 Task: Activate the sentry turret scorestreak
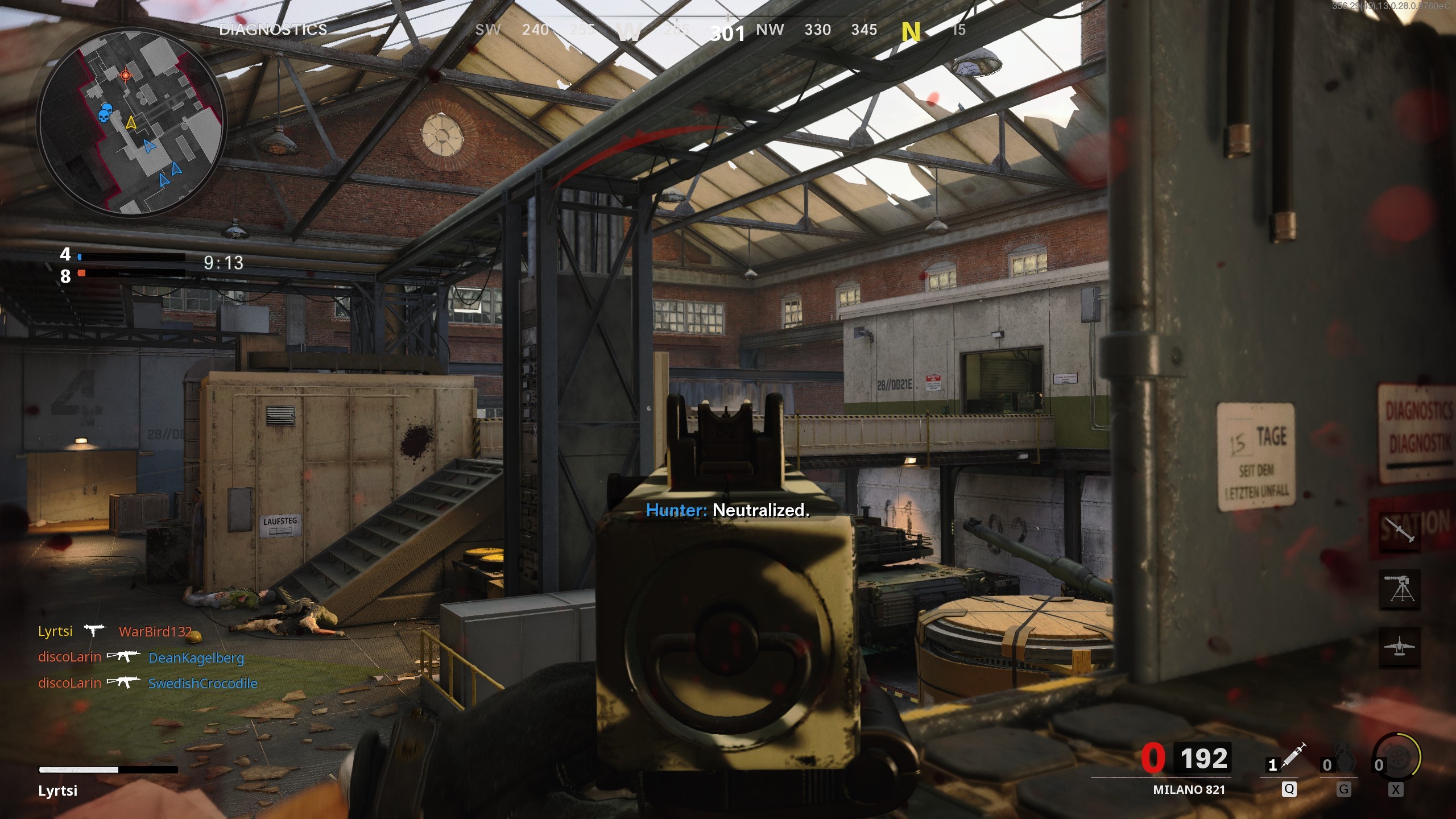click(1400, 590)
